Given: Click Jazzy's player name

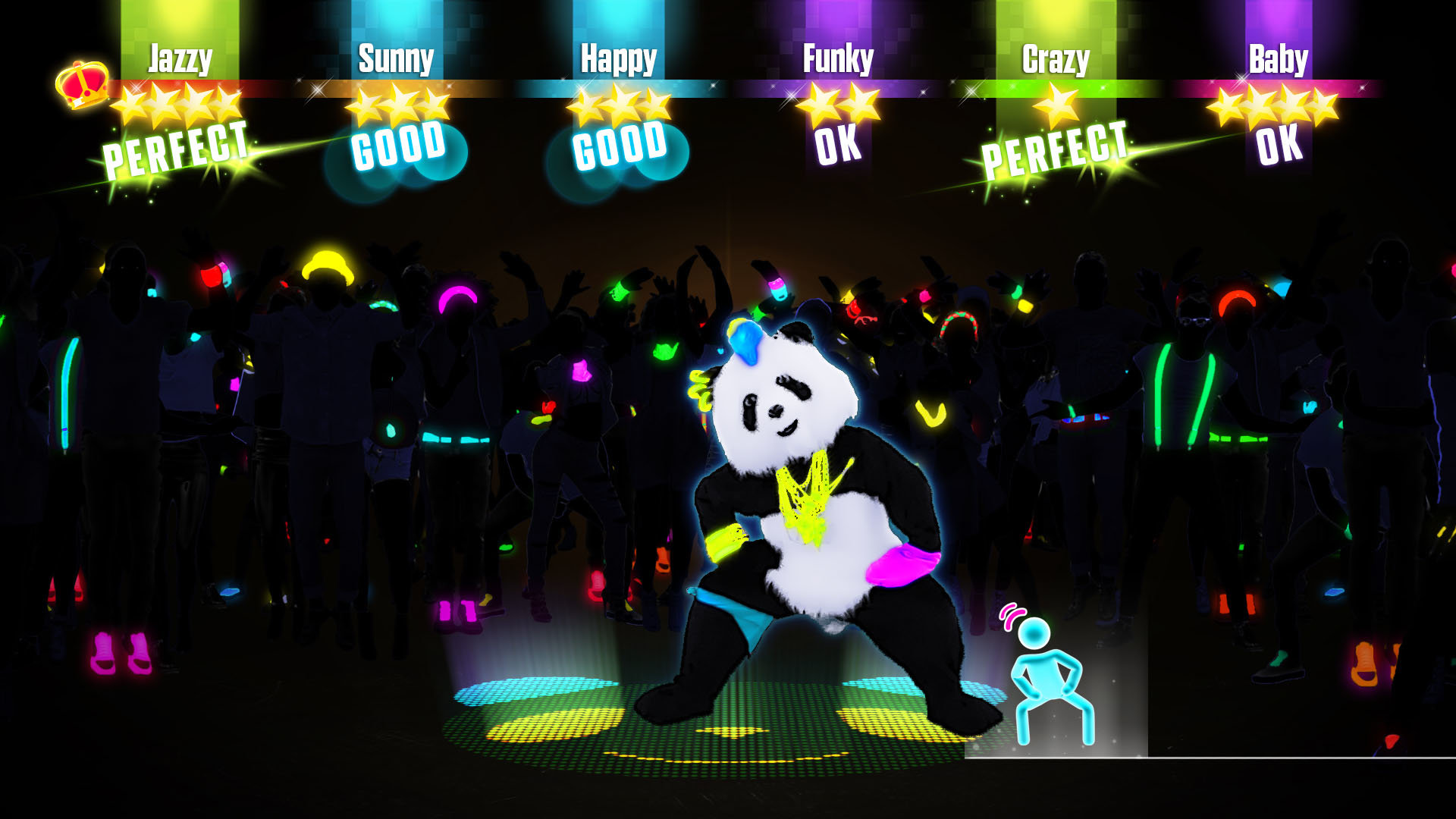Looking at the screenshot, I should (177, 57).
